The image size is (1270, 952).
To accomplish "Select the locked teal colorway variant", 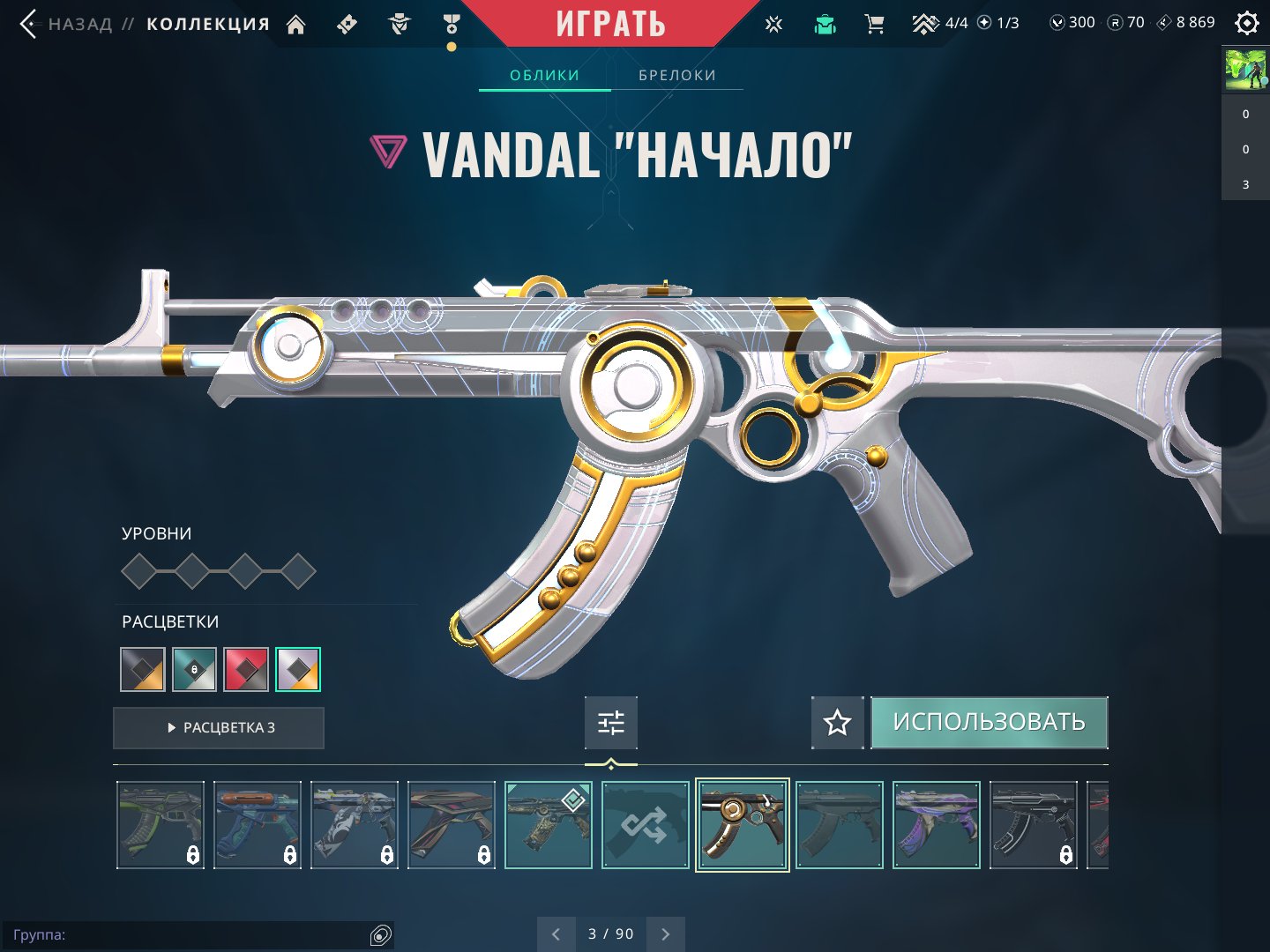I will pyautogui.click(x=194, y=669).
